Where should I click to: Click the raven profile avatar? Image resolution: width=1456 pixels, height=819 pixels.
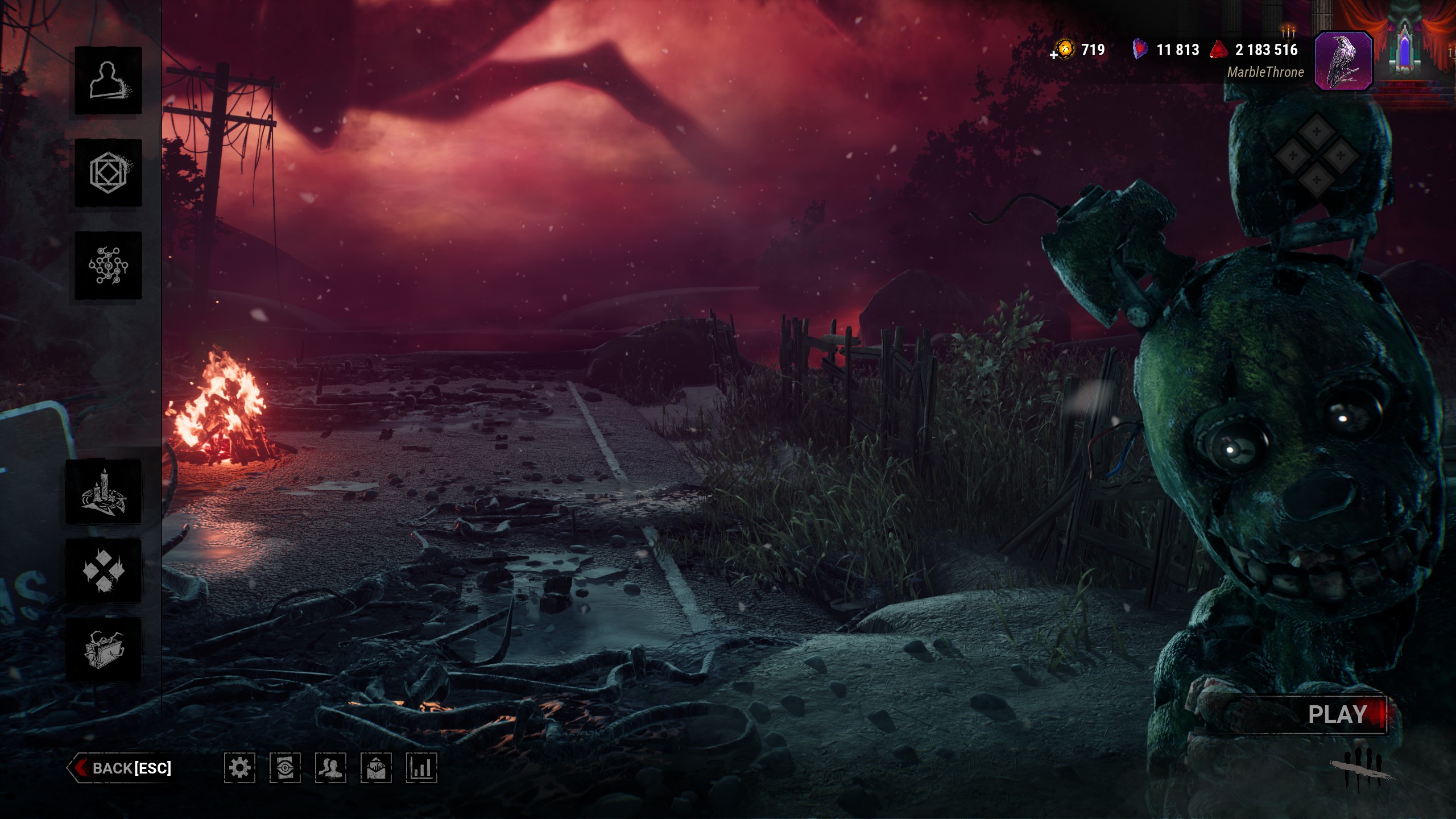click(1343, 60)
